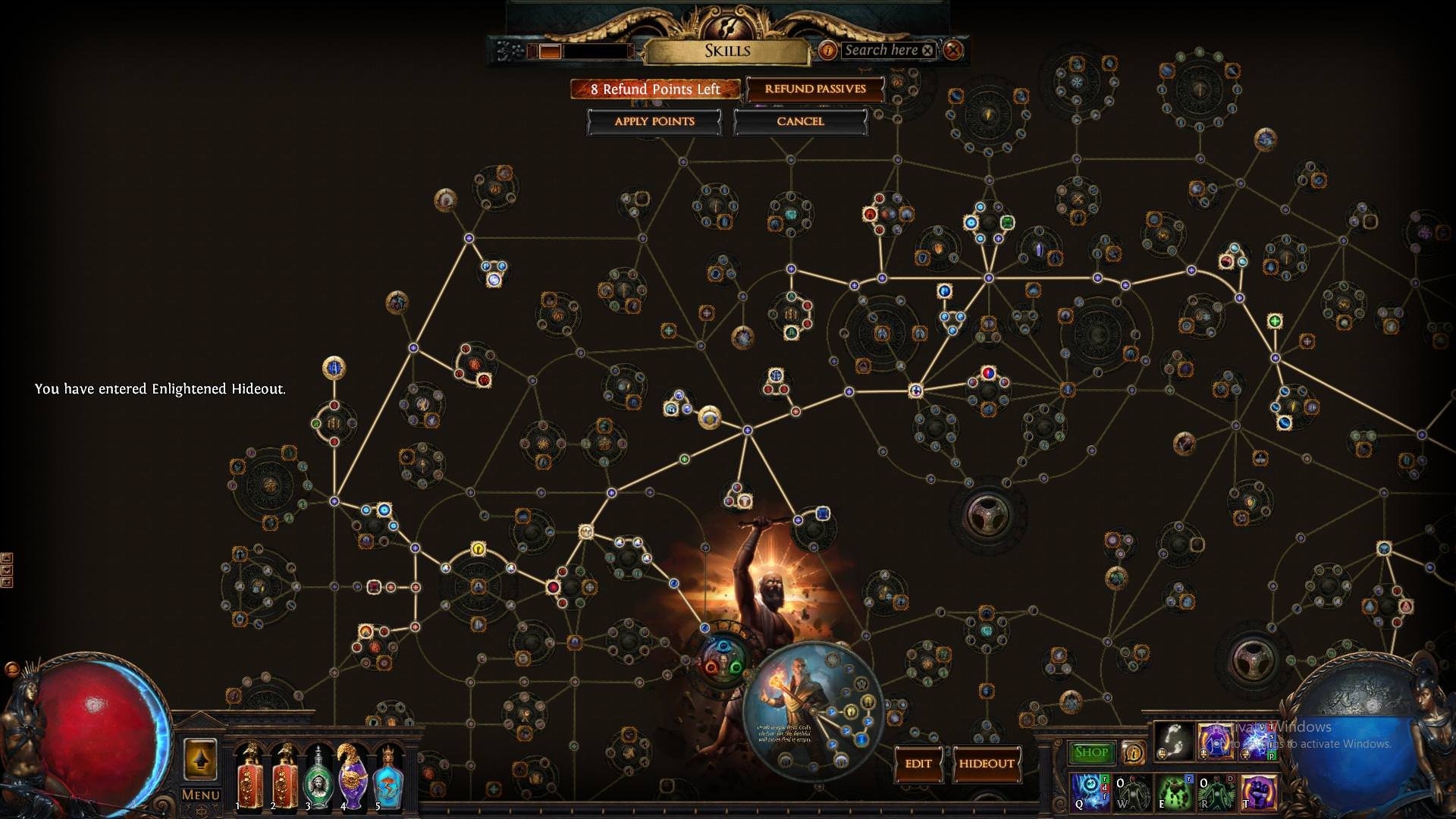The image size is (1456, 819).
Task: Select the footprints move skill slot
Action: (x=1173, y=741)
